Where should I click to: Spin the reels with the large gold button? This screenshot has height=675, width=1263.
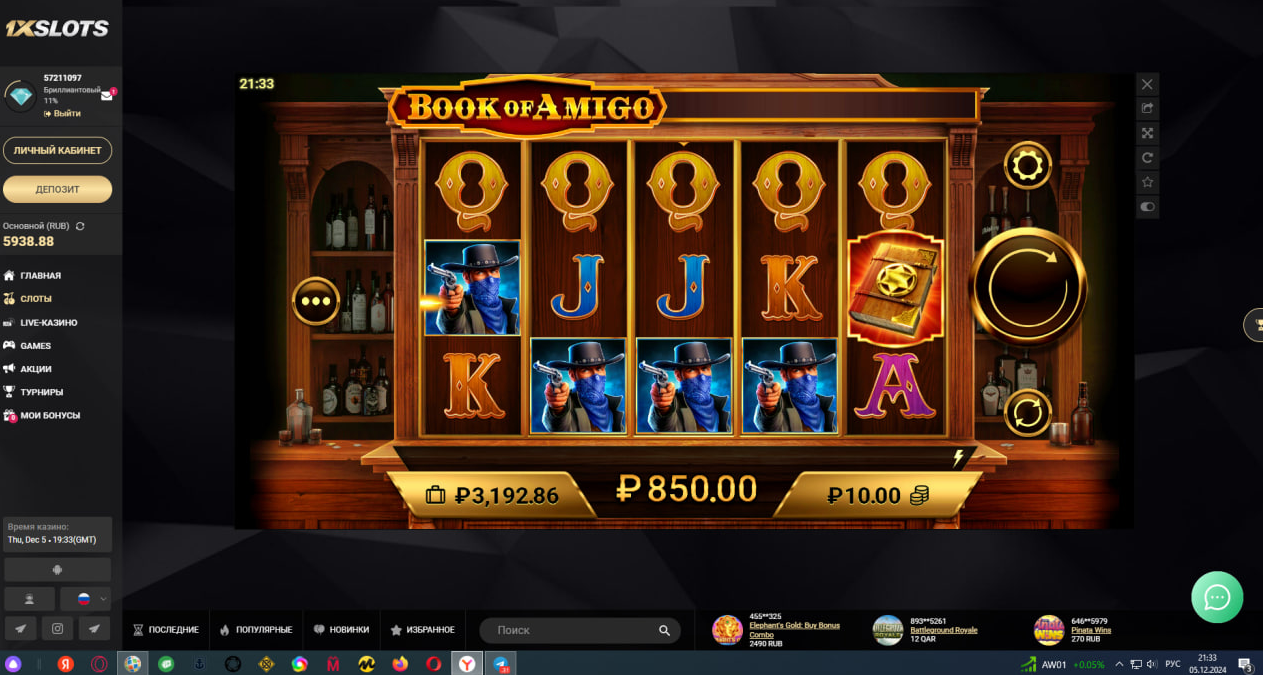1028,287
